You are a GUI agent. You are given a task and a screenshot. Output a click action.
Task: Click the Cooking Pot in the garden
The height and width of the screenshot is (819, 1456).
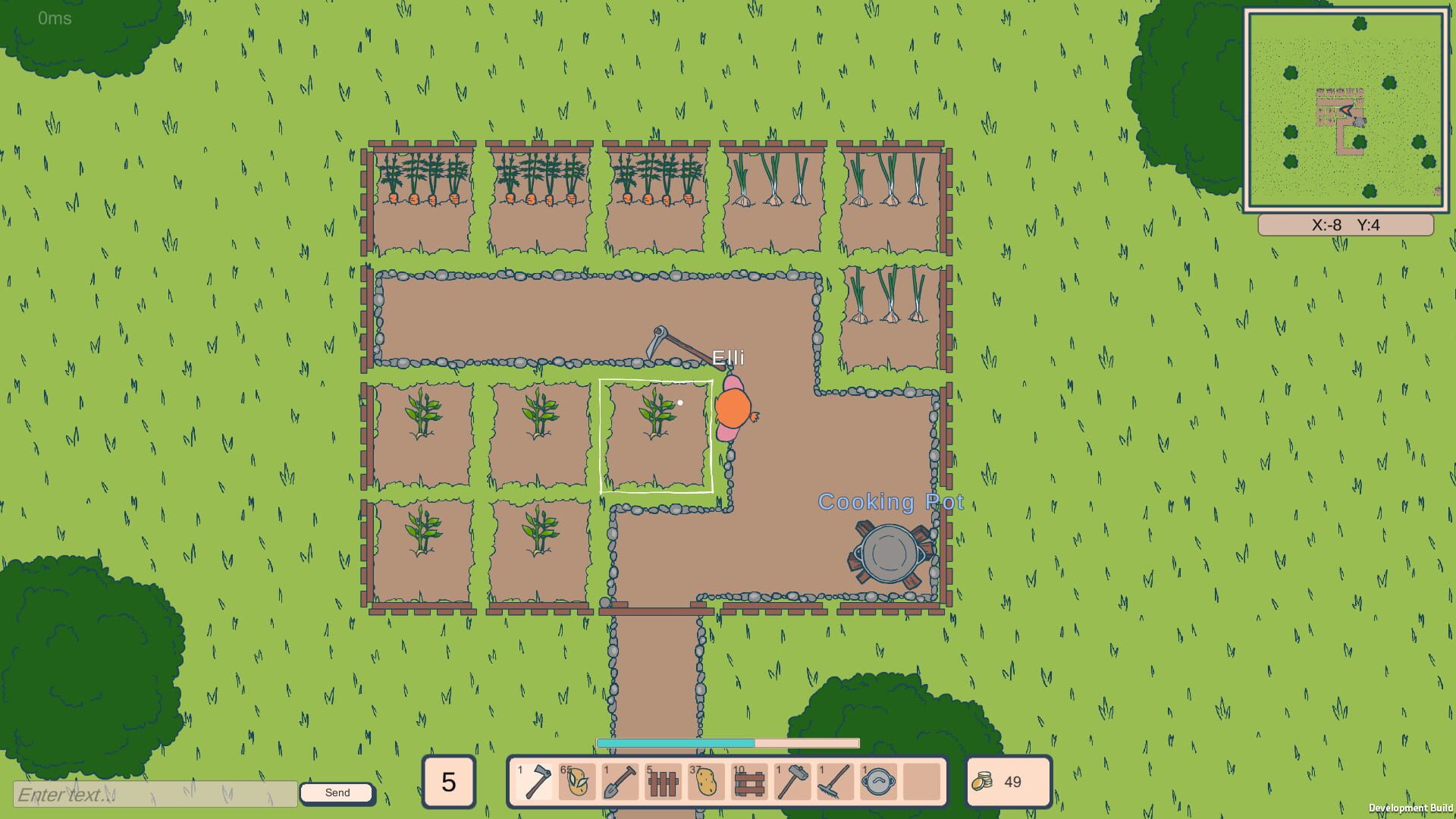(890, 554)
